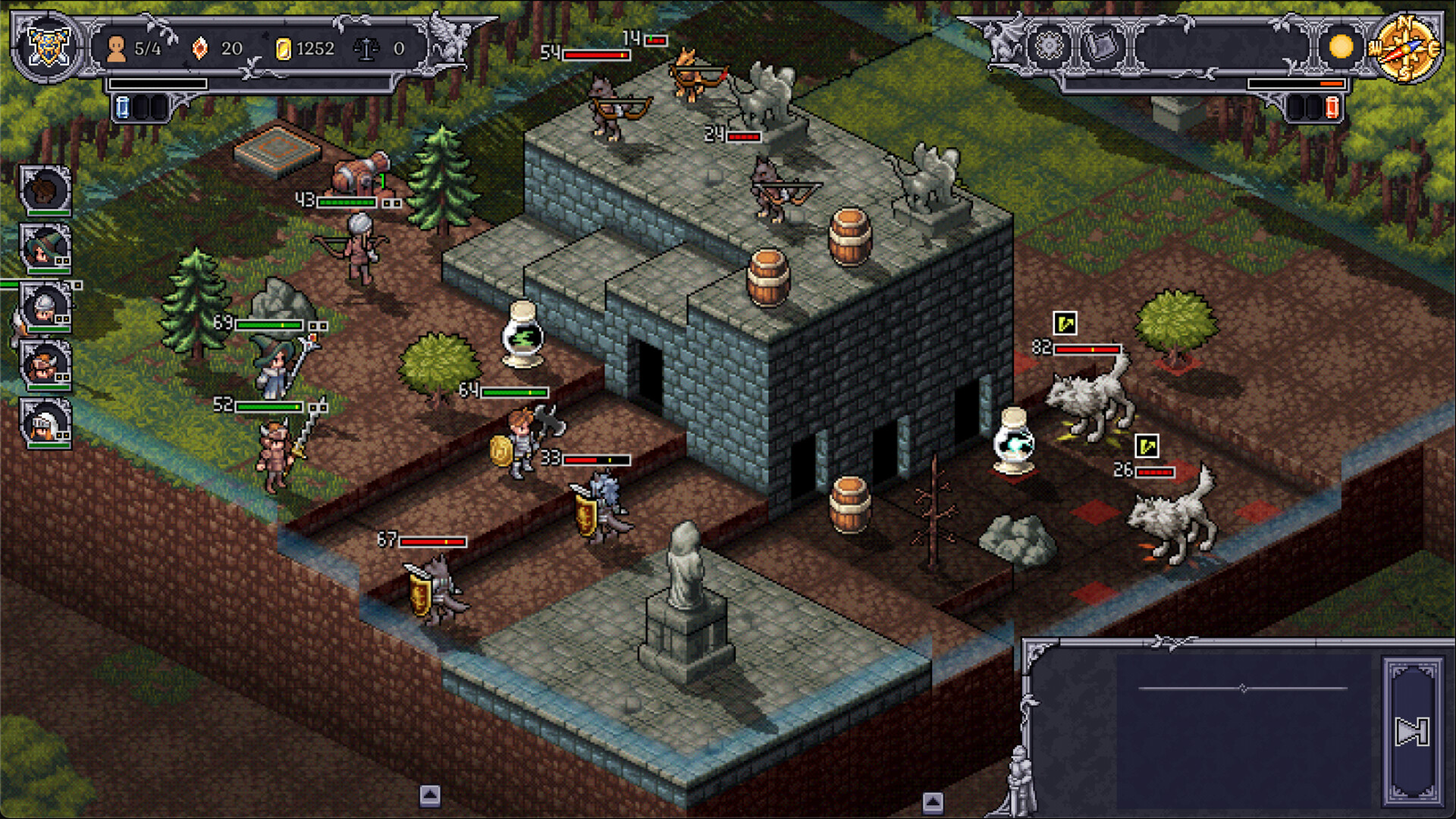Open the map icon in the top-right bar
Viewport: 1456px width, 819px height.
coord(1101,45)
